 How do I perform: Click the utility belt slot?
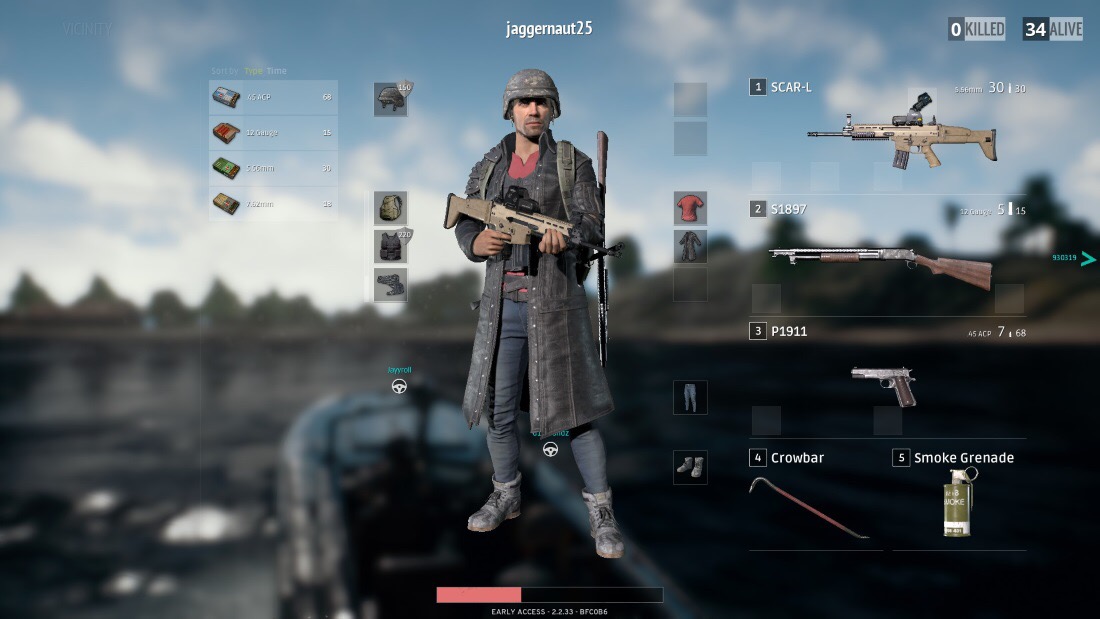pyautogui.click(x=390, y=284)
